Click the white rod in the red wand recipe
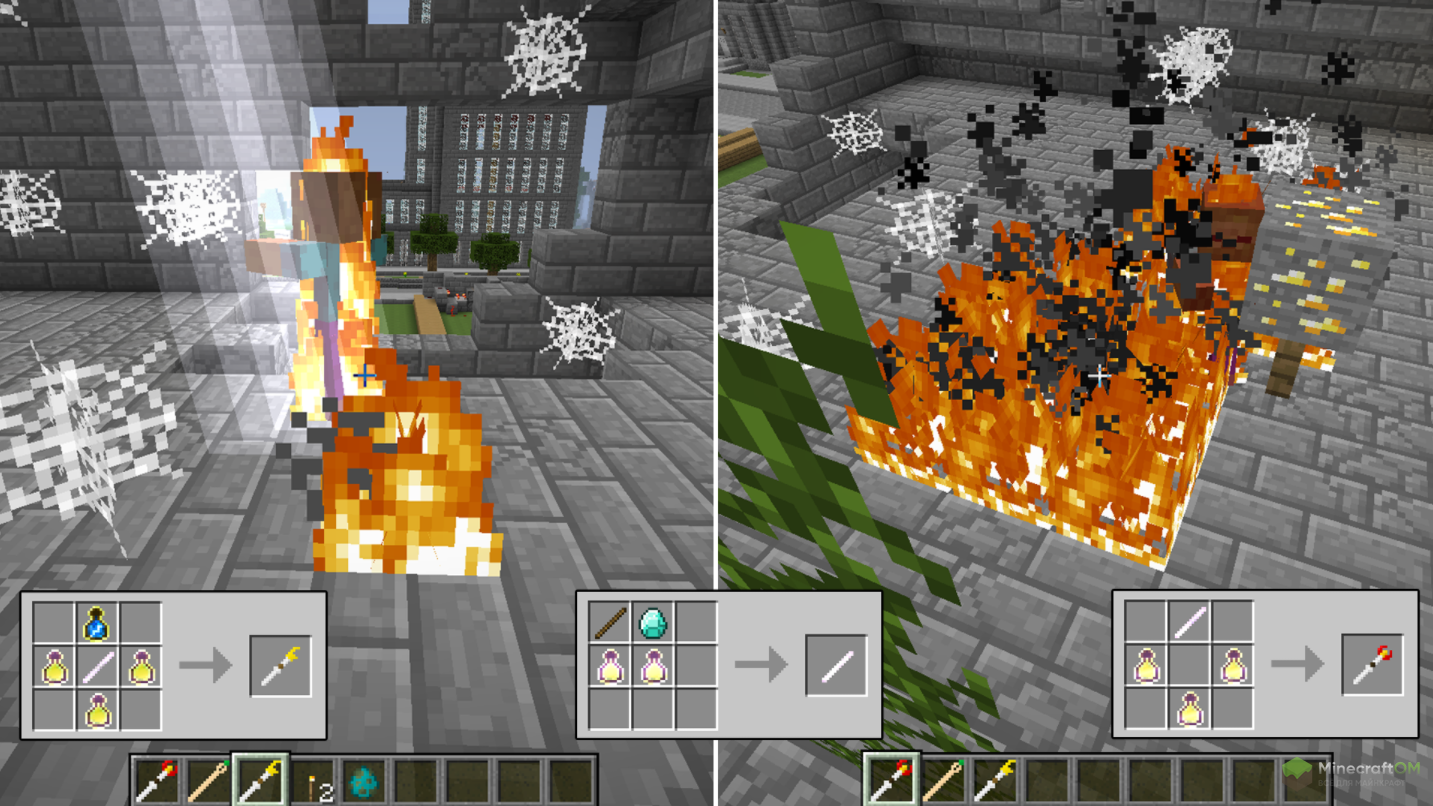 [x=1189, y=624]
